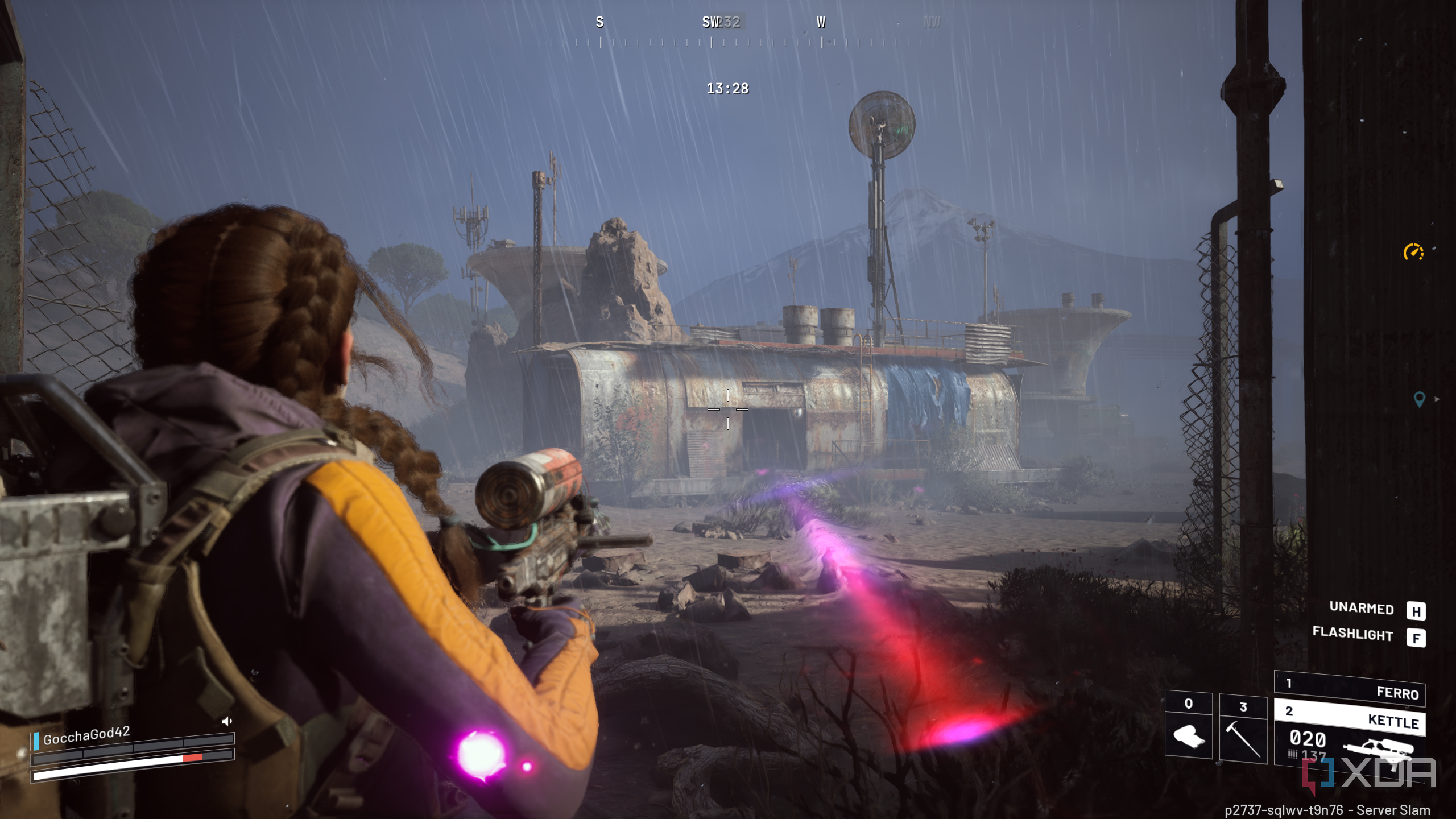
Task: Select the pickaxe tool slot
Action: coord(1243,729)
